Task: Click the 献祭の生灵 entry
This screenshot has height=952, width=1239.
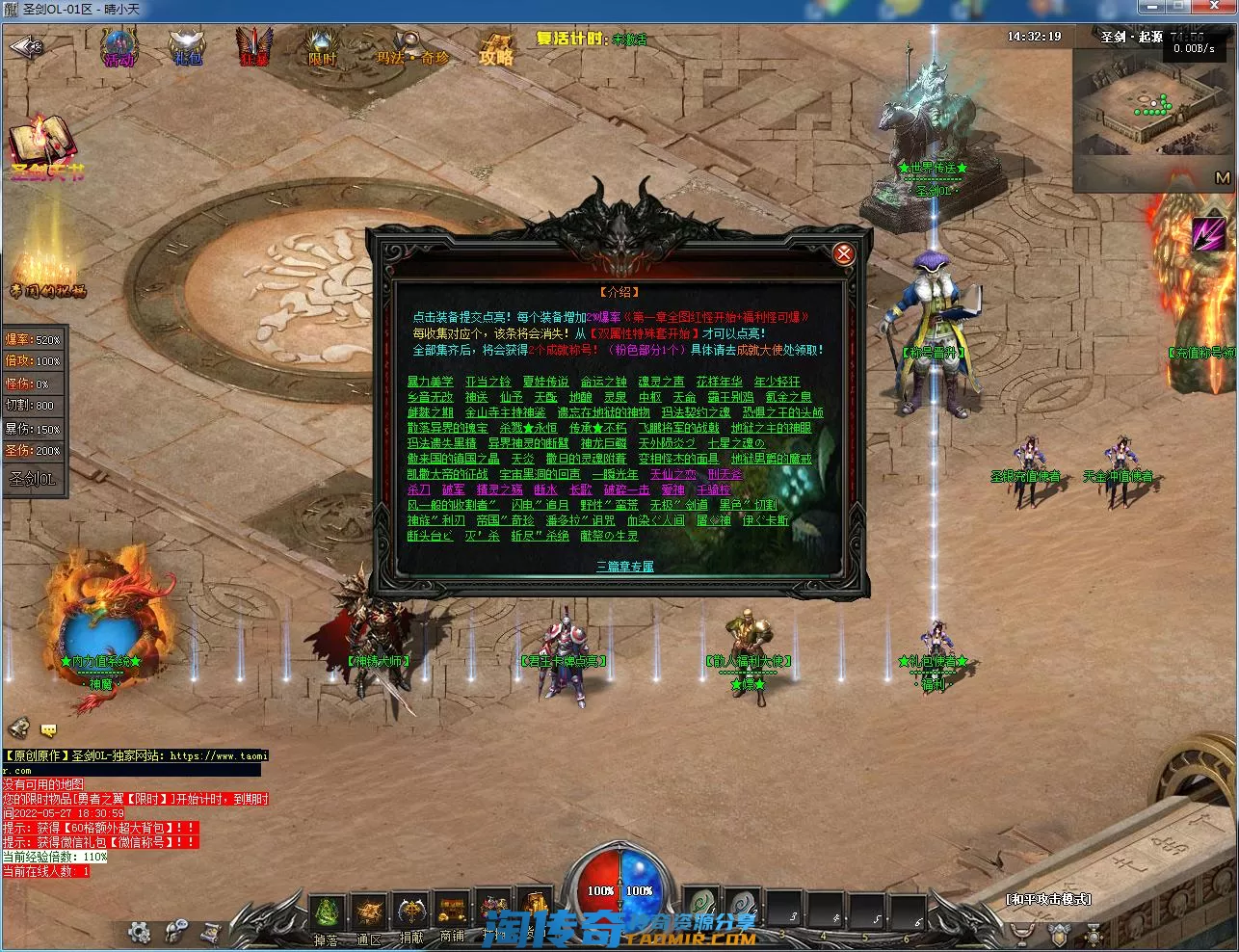Action: pyautogui.click(x=609, y=536)
